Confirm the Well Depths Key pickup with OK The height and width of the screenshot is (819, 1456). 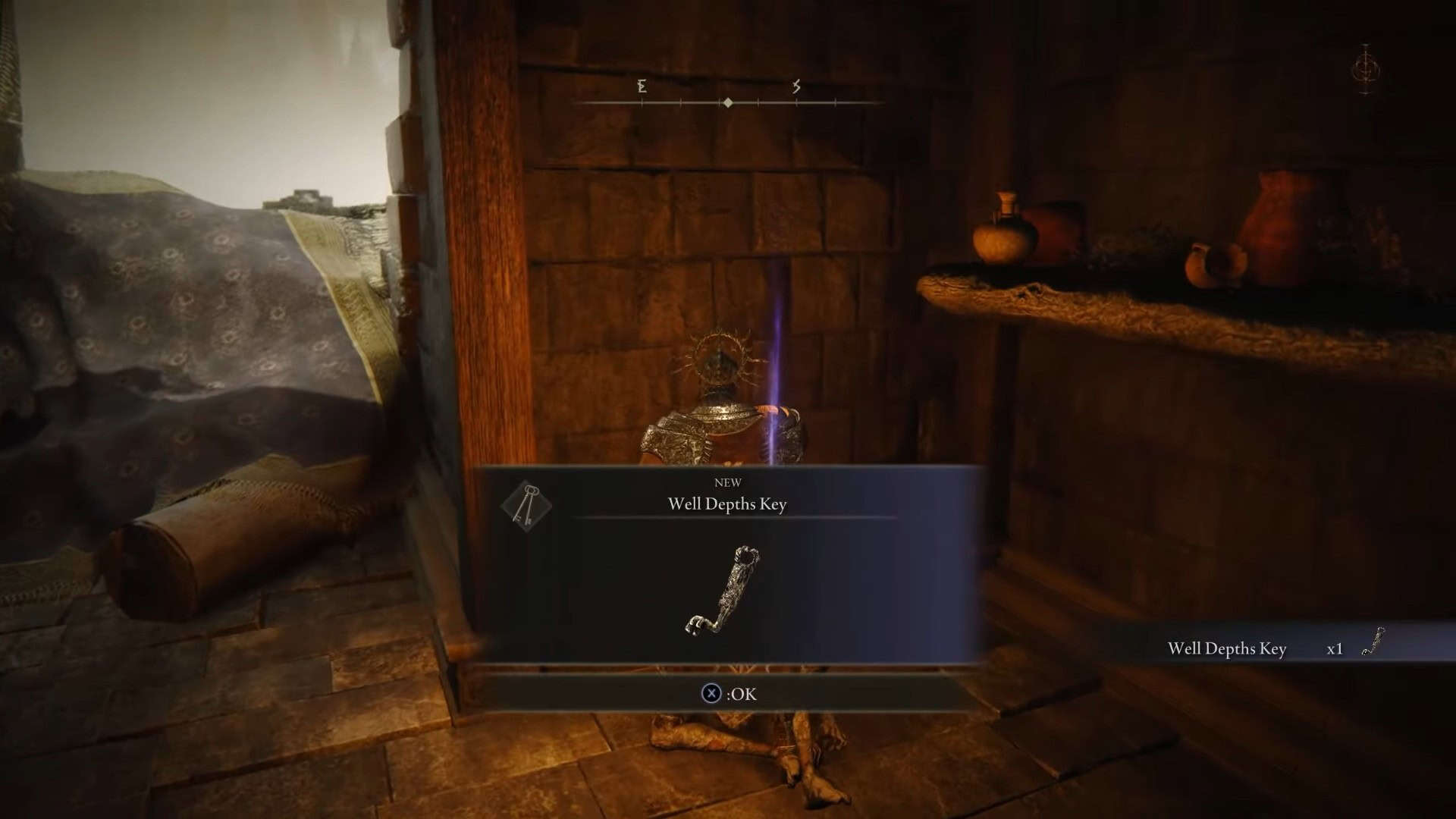[x=729, y=694]
